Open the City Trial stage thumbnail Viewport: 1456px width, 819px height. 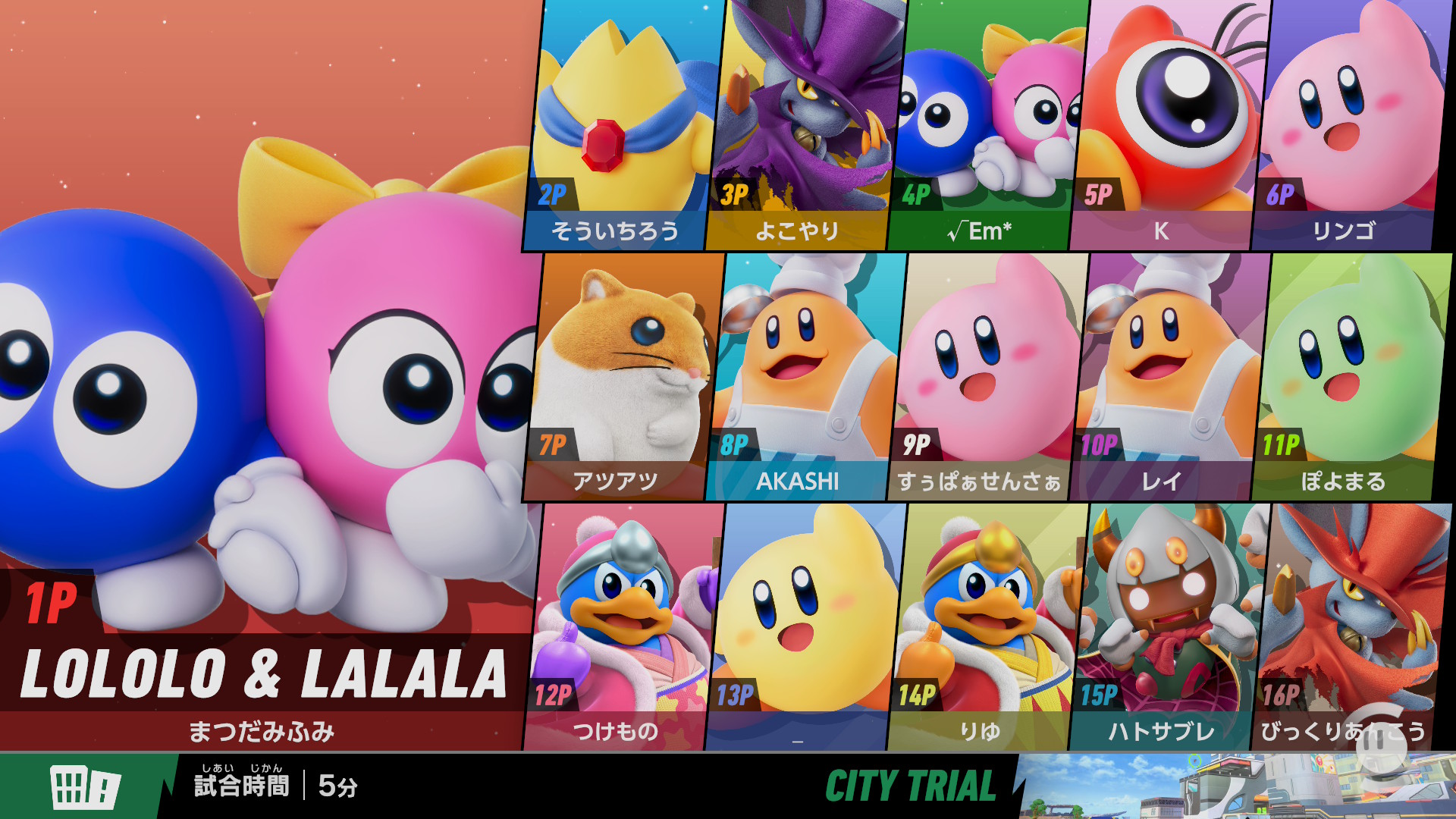click(1236, 786)
